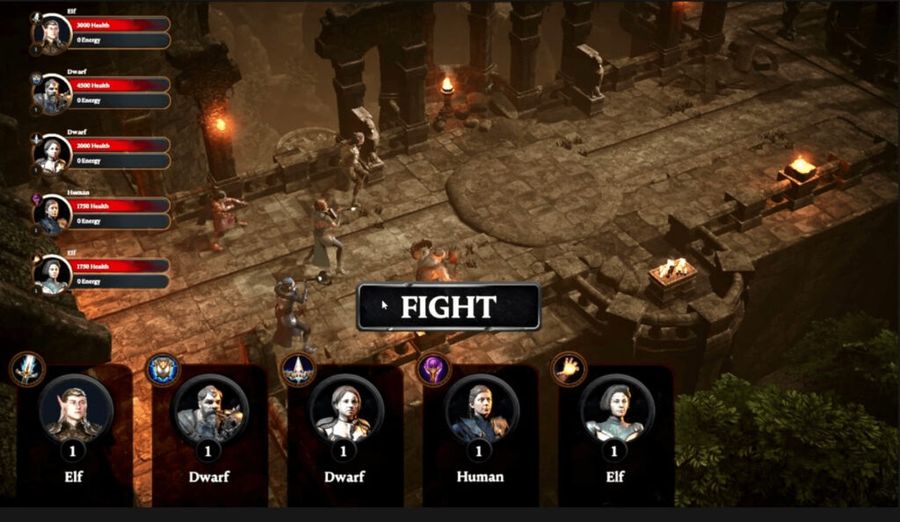Select the party portrait of the 3000 Health Elf

(x=52, y=33)
